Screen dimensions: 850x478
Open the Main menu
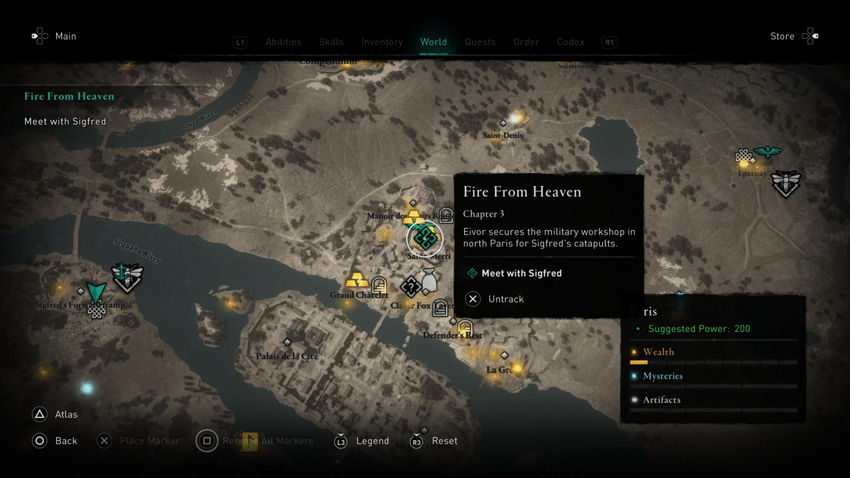point(53,37)
